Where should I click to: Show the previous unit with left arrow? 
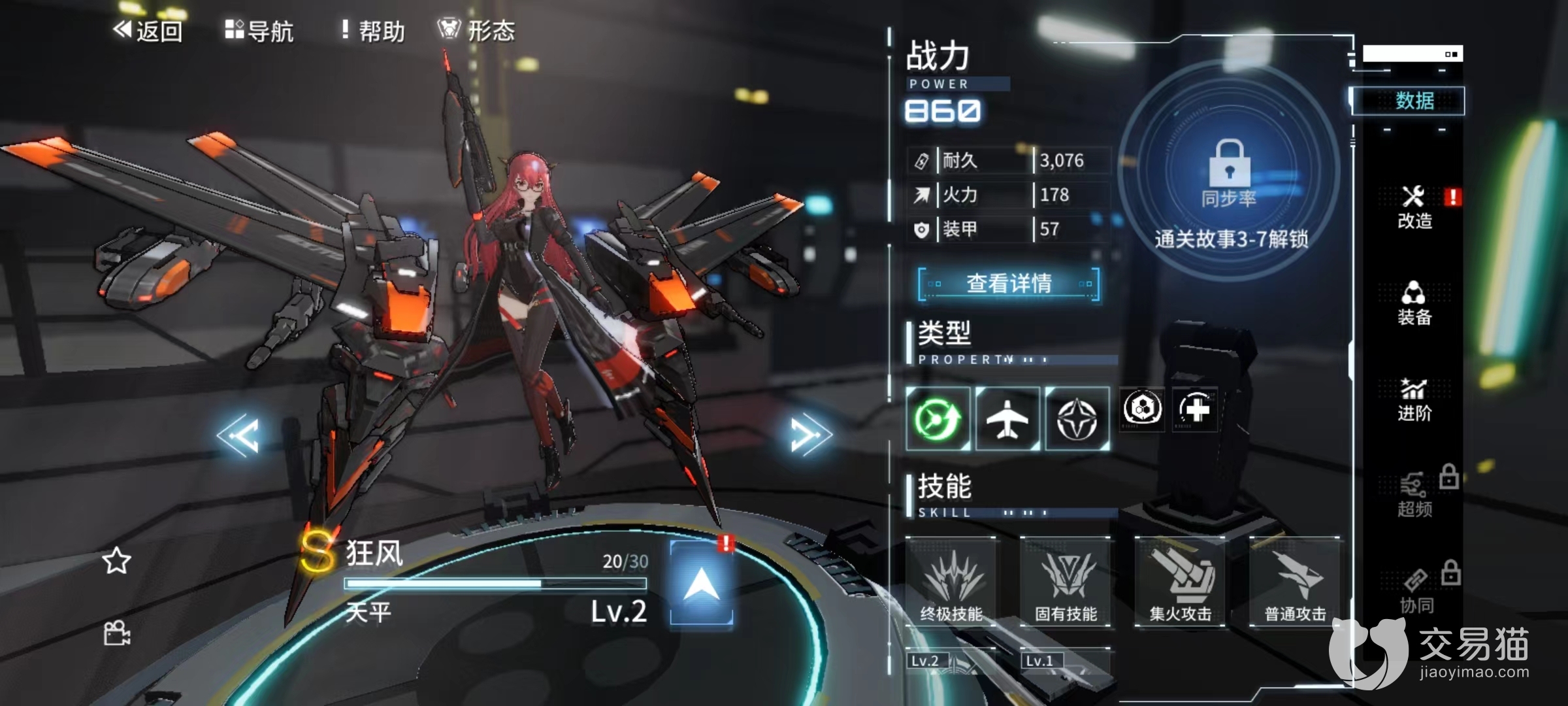(x=238, y=435)
